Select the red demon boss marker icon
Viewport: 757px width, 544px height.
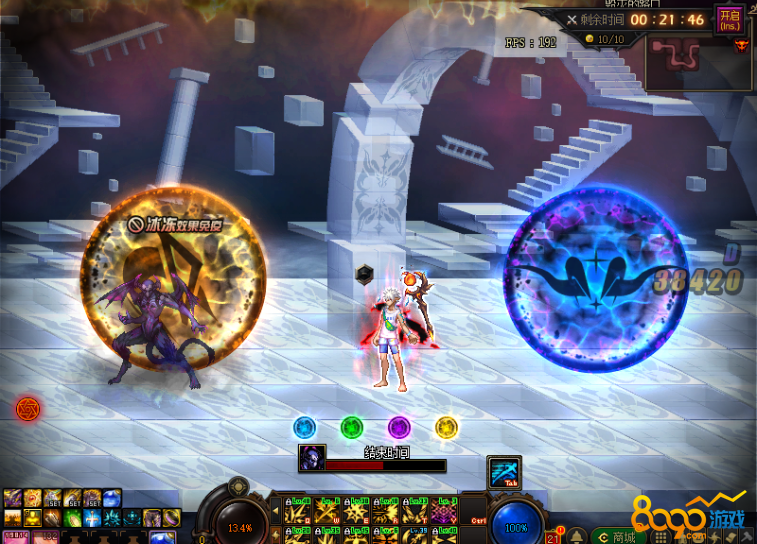coord(741,44)
